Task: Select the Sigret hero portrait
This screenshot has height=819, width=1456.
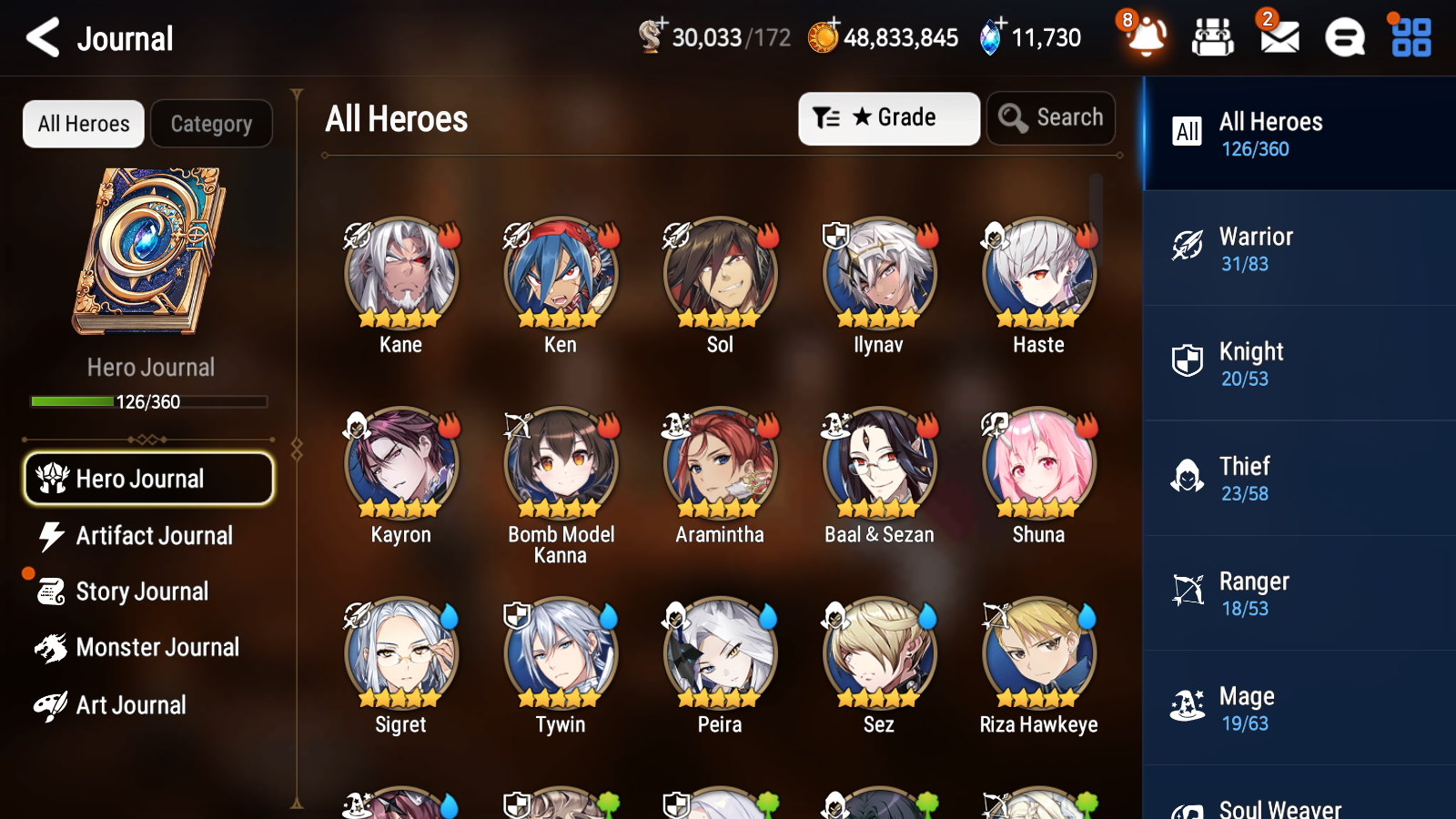Action: tap(400, 653)
